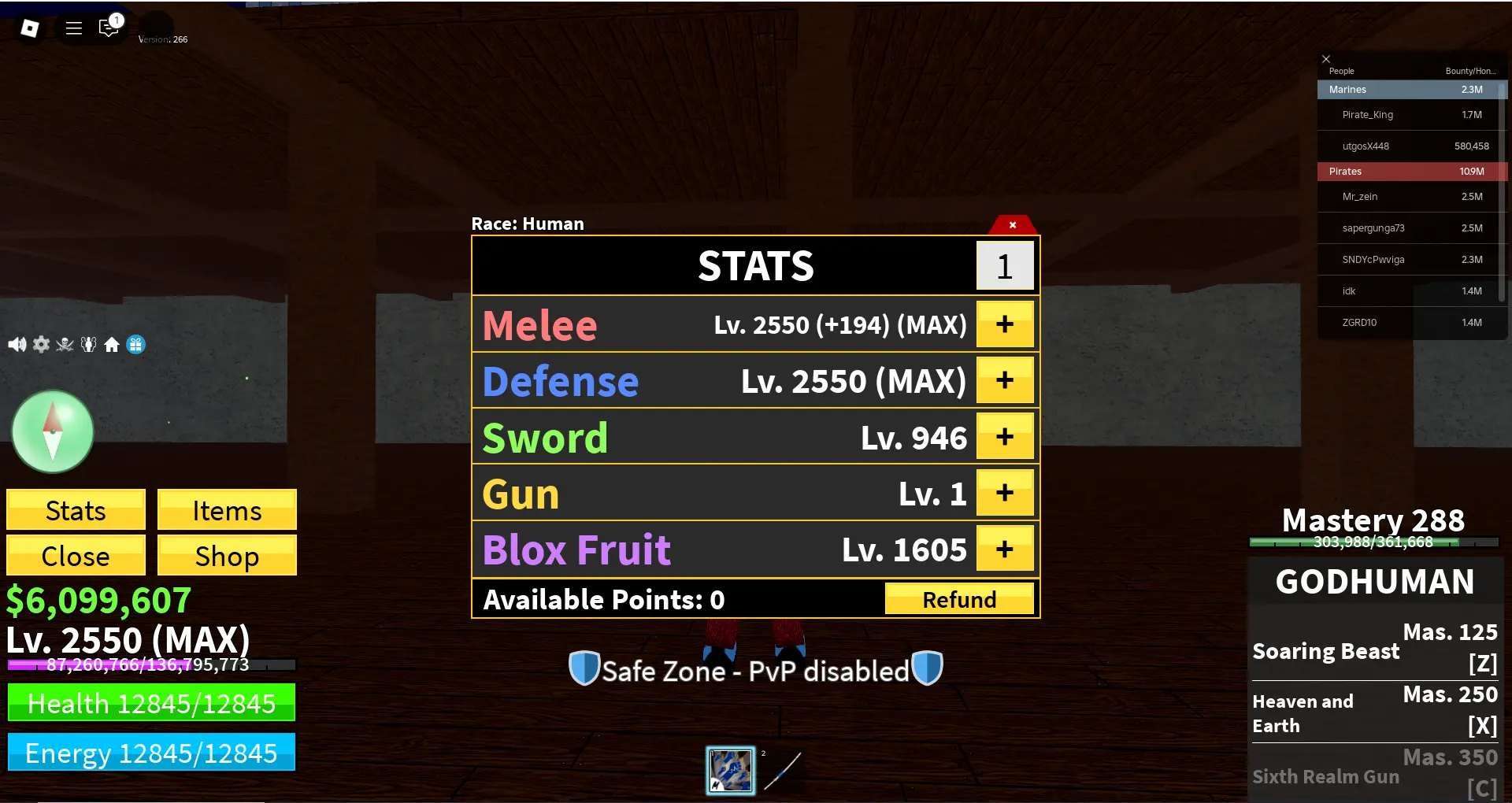This screenshot has height=803, width=1512.
Task: Add a point to Melee stat
Action: pyautogui.click(x=1004, y=324)
